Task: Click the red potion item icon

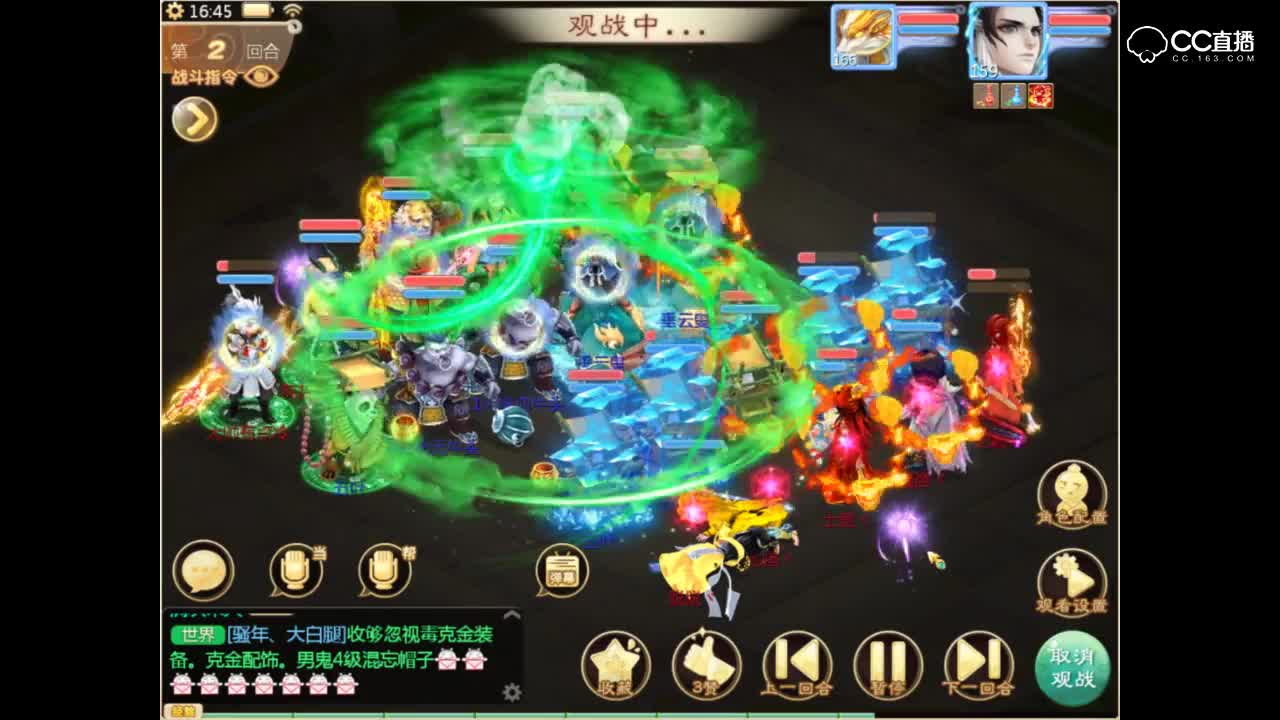Action: (986, 97)
